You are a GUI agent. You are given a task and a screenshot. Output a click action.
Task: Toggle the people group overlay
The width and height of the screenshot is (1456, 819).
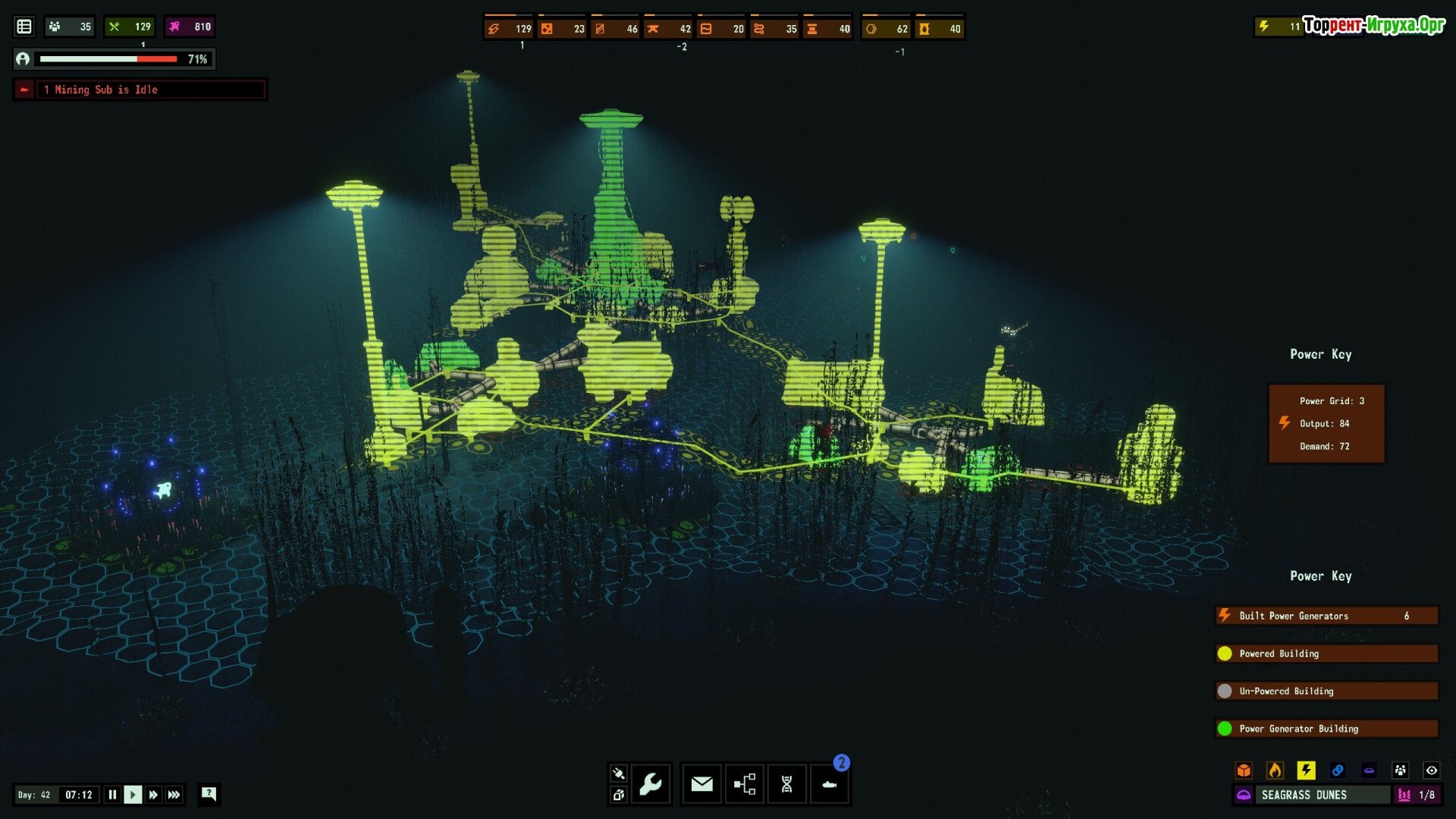pos(1400,770)
